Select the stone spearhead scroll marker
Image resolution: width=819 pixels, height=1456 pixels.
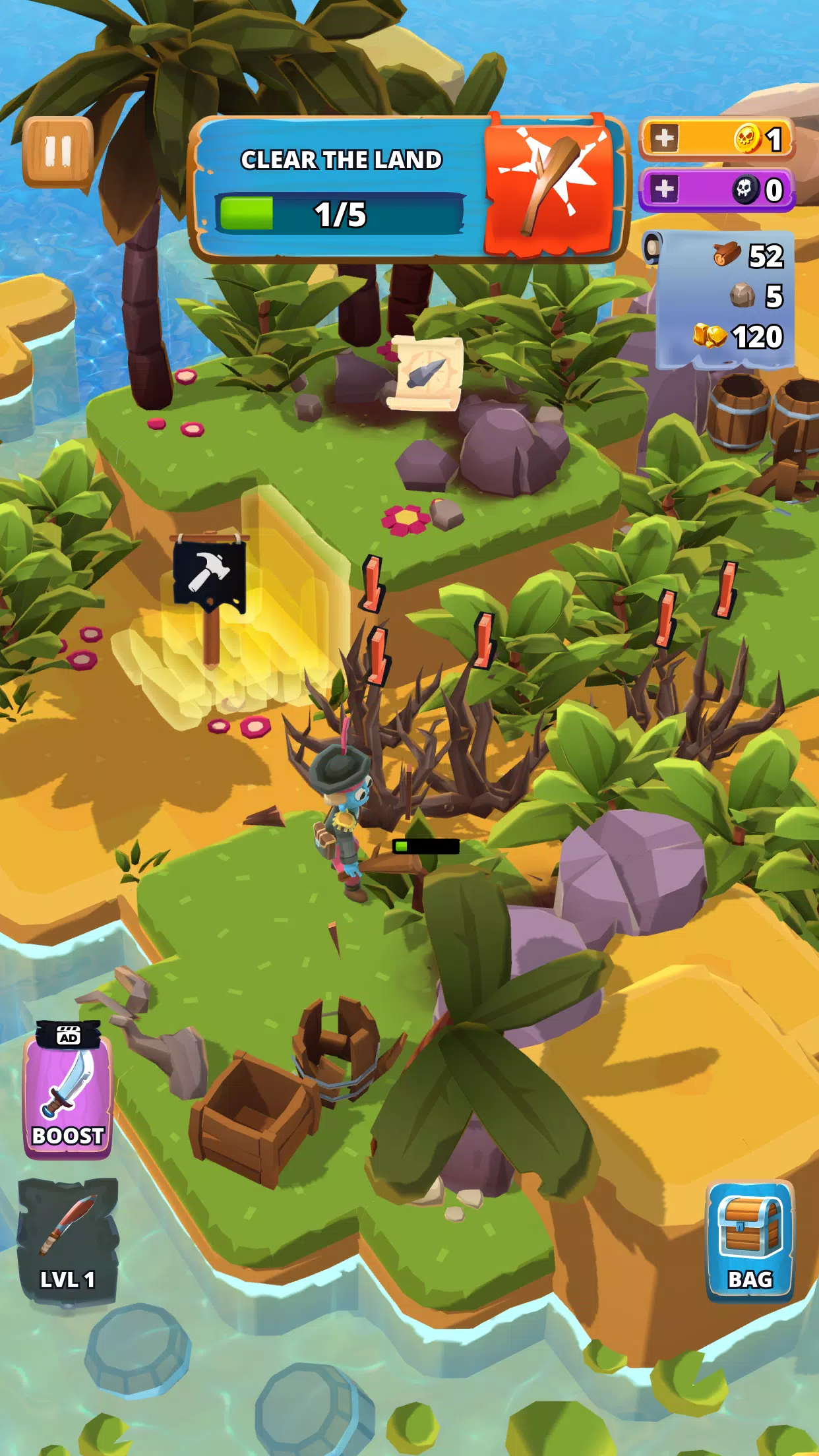[x=425, y=373]
